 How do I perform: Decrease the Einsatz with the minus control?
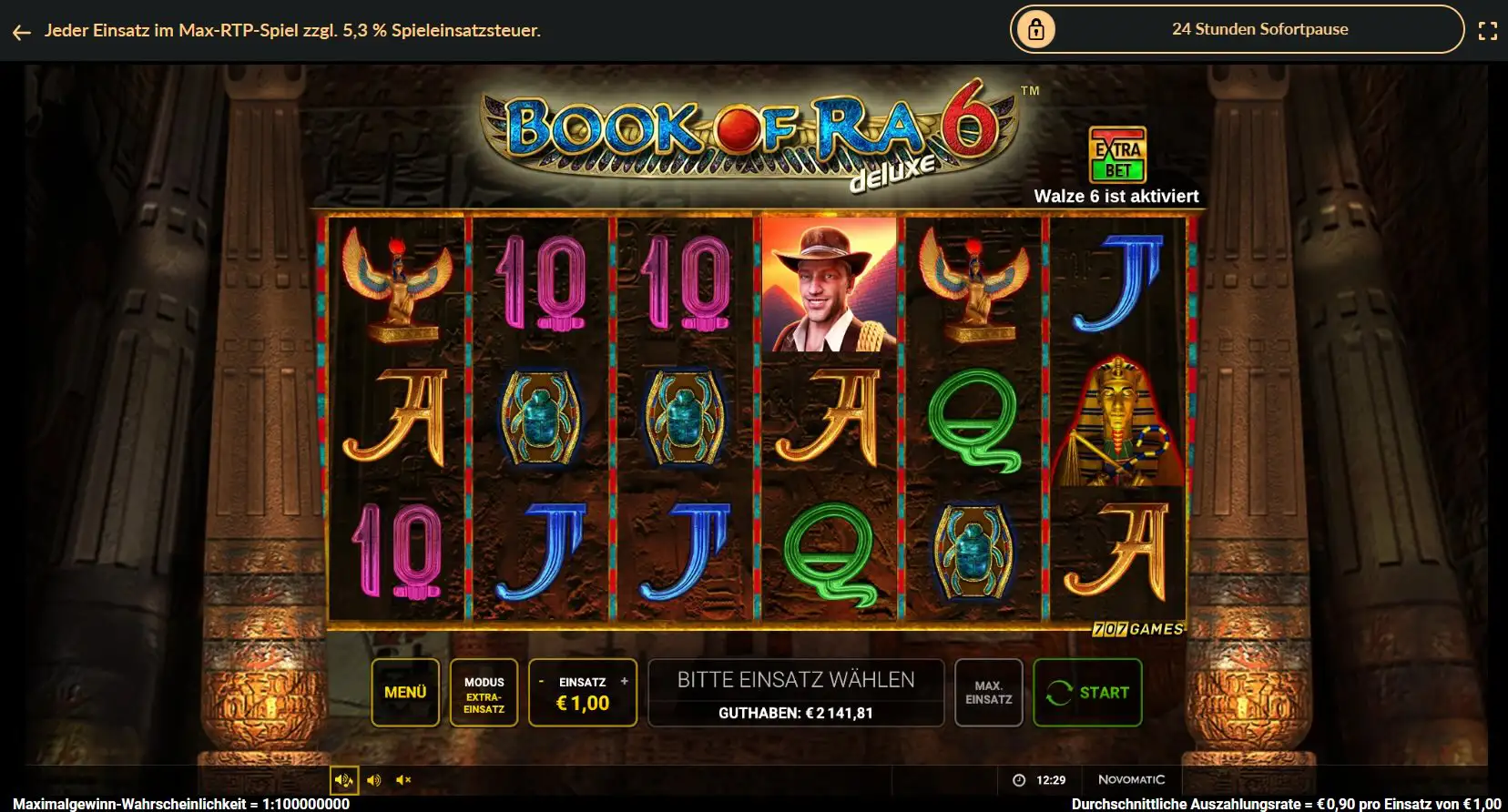543,680
